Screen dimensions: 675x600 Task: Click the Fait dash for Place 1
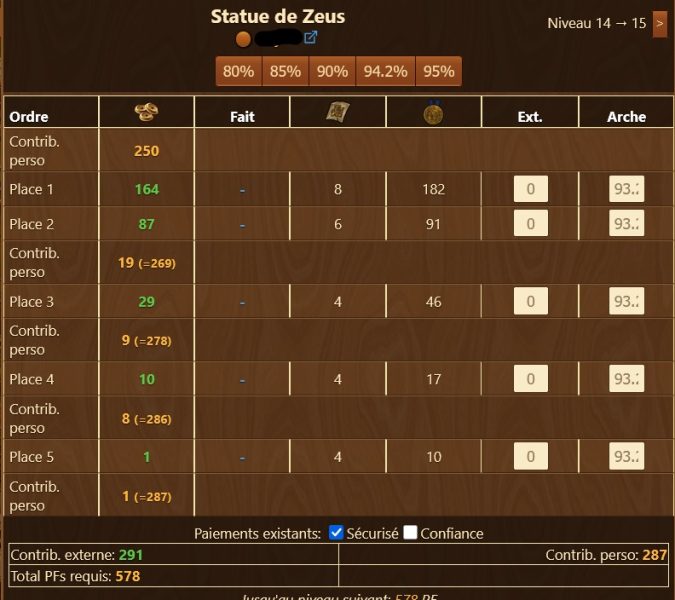click(242, 189)
